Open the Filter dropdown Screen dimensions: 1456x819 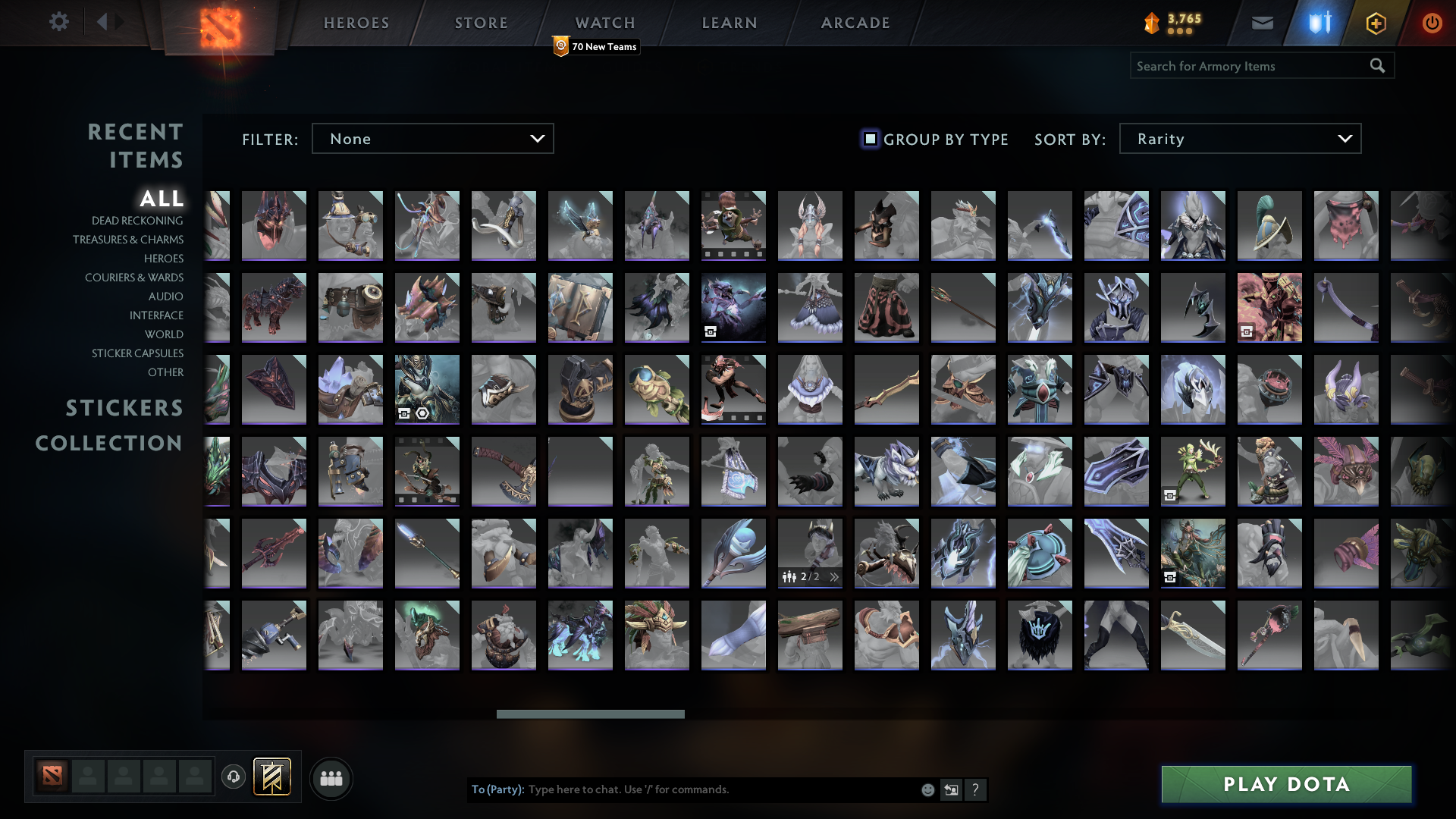click(x=432, y=138)
